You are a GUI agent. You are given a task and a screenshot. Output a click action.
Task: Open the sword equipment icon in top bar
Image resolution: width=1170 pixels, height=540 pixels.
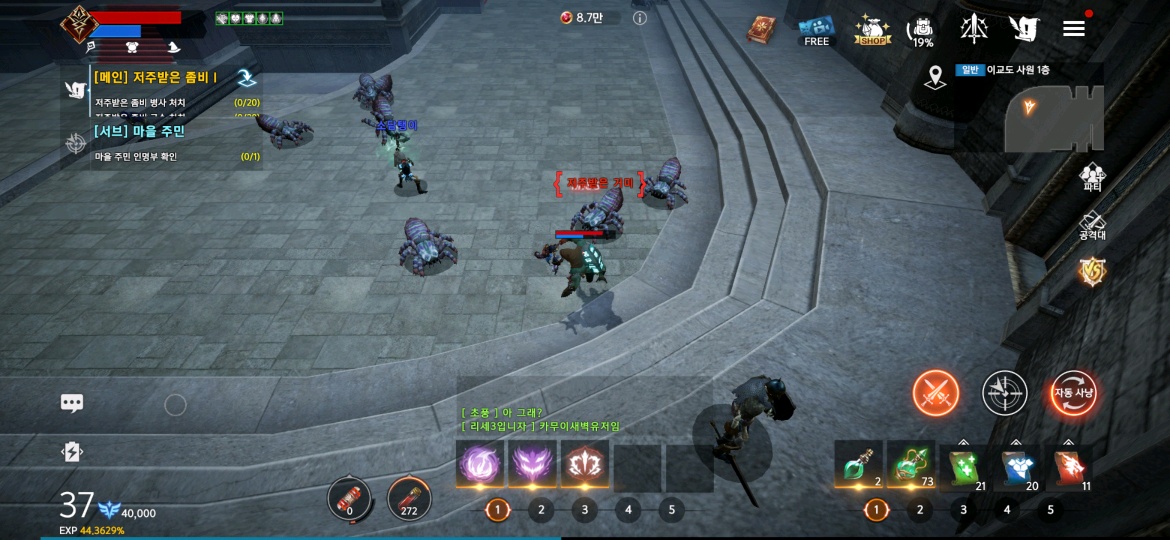coord(974,29)
